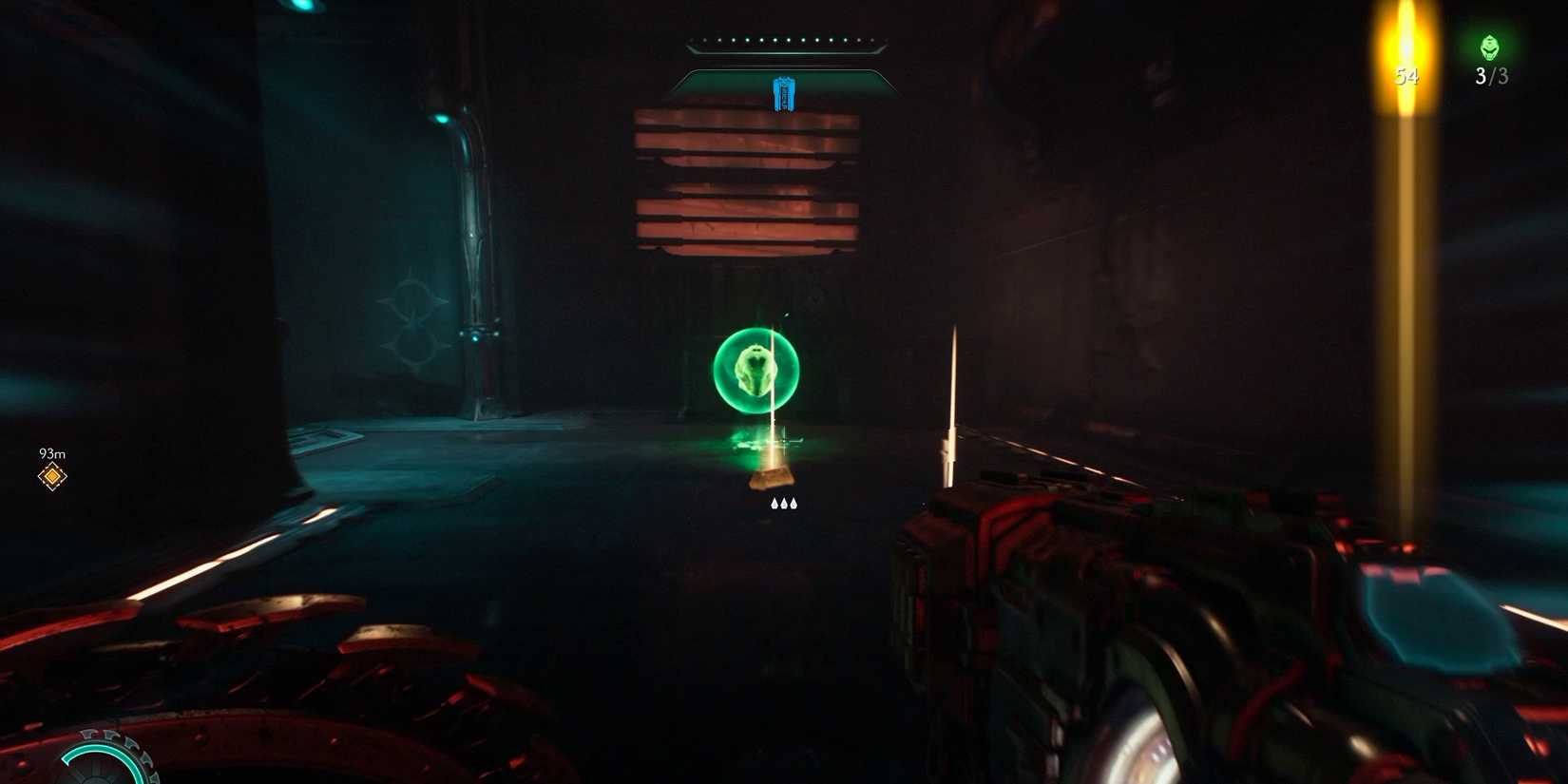Select the red striped door panel
Image resolution: width=1568 pixels, height=784 pixels.
[746, 185]
